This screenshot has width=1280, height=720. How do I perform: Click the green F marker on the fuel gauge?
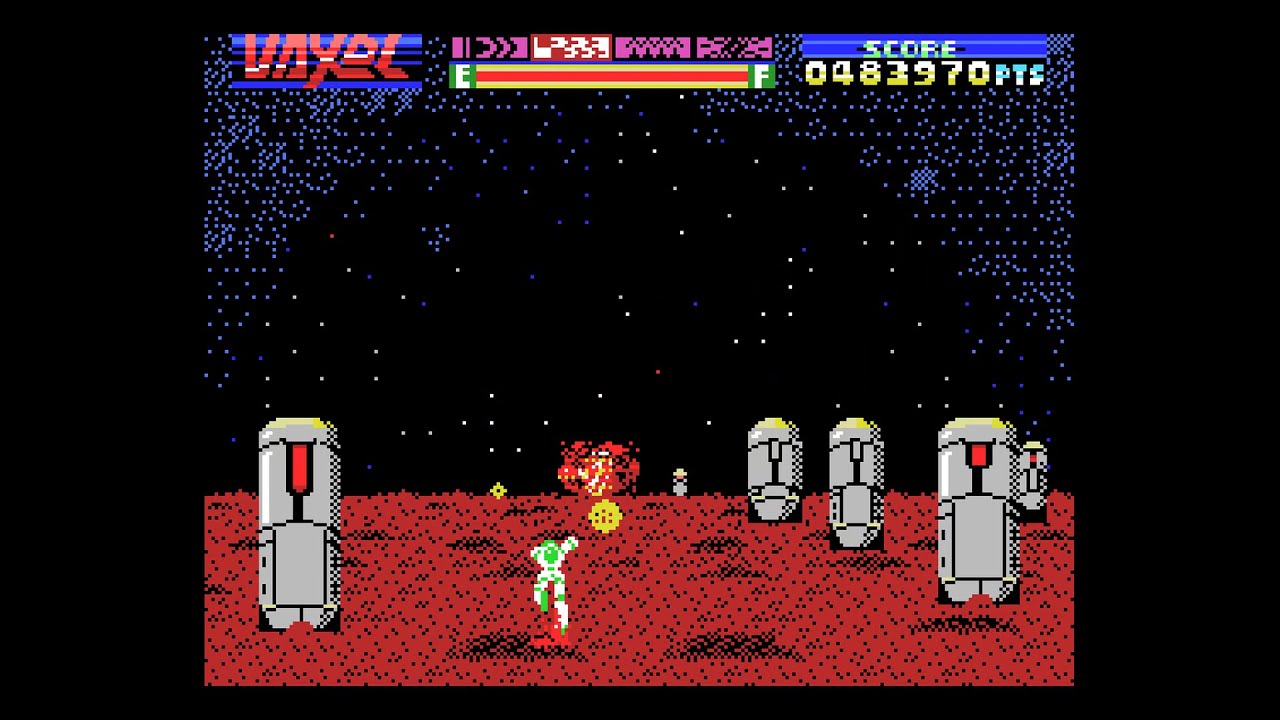point(762,75)
